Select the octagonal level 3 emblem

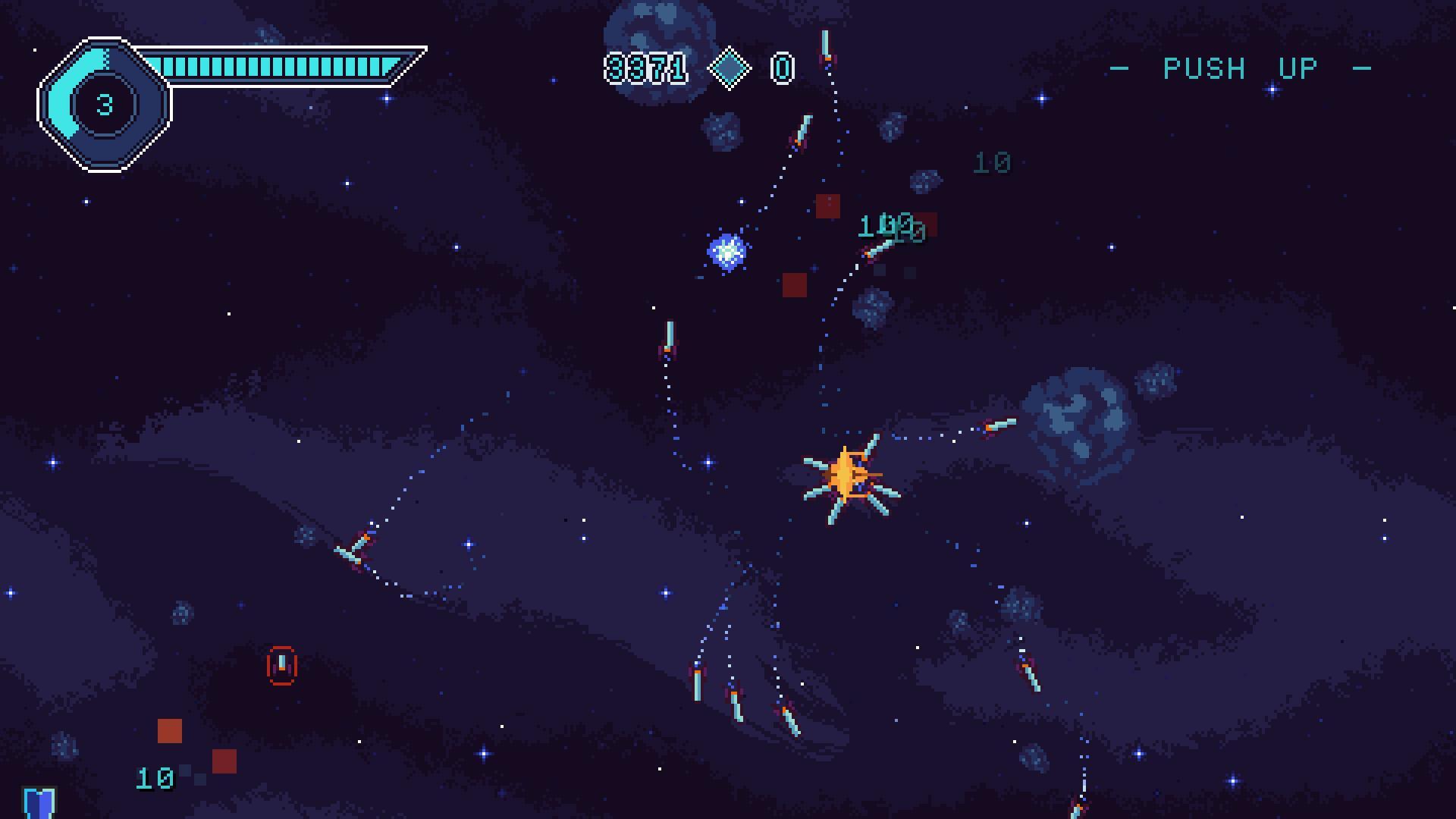pyautogui.click(x=105, y=105)
